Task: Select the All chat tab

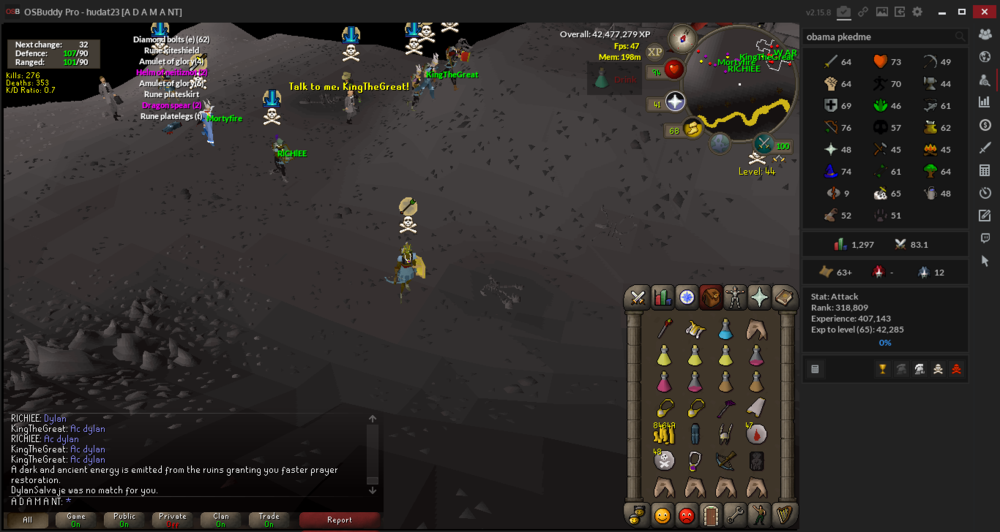Action: point(27,520)
